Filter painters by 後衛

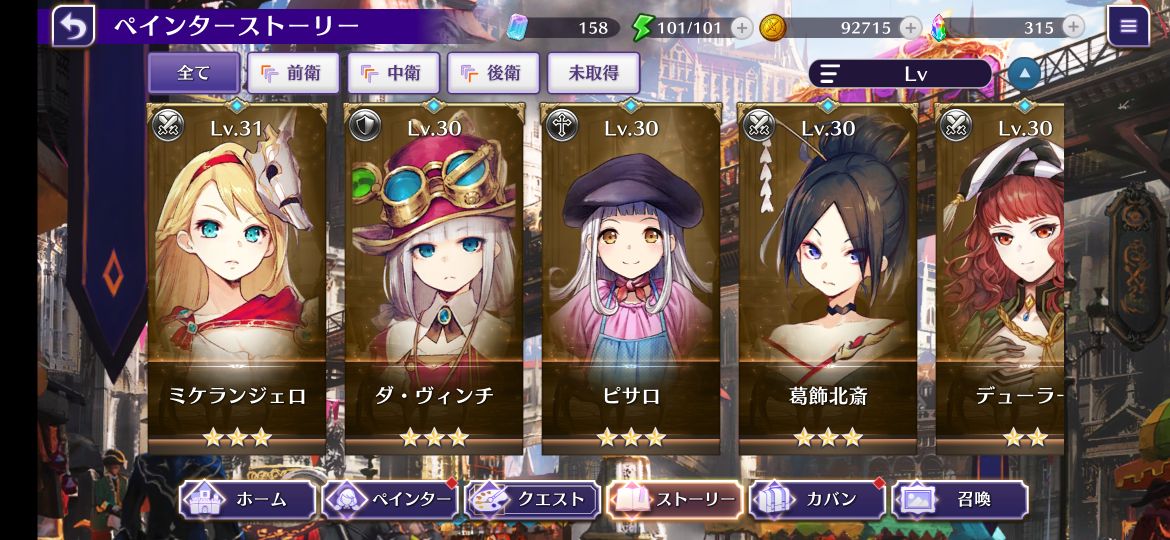[x=493, y=73]
